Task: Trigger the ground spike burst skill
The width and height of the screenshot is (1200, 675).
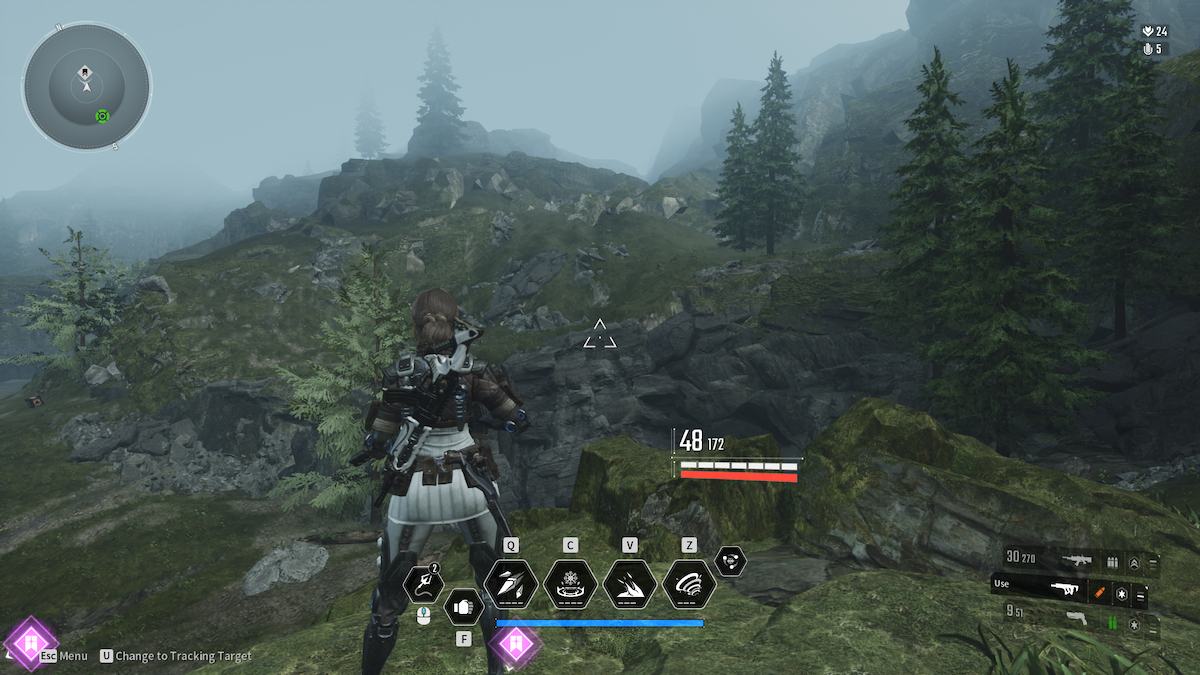Action: click(x=630, y=583)
